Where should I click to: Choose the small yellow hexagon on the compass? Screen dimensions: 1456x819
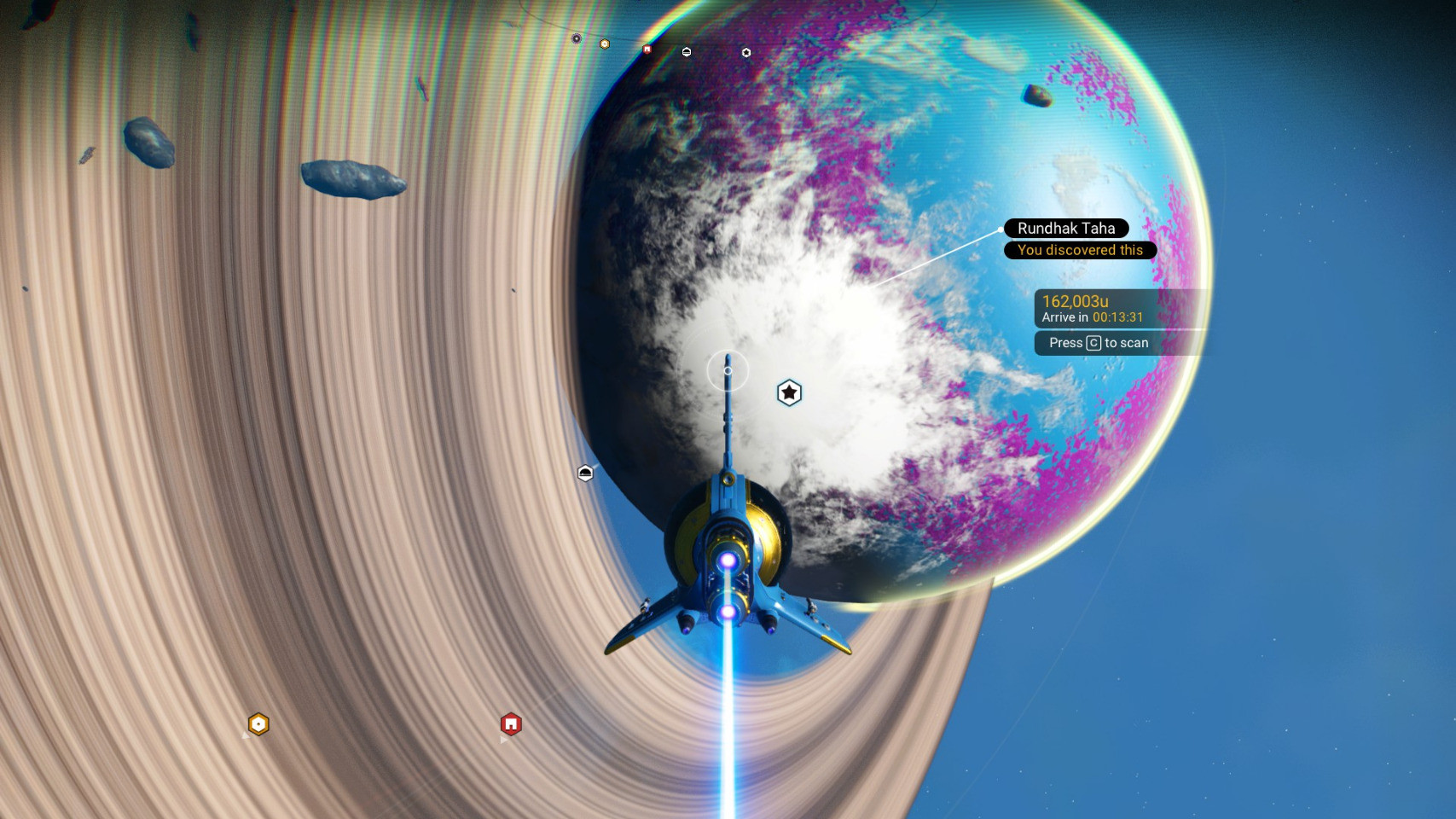605,44
